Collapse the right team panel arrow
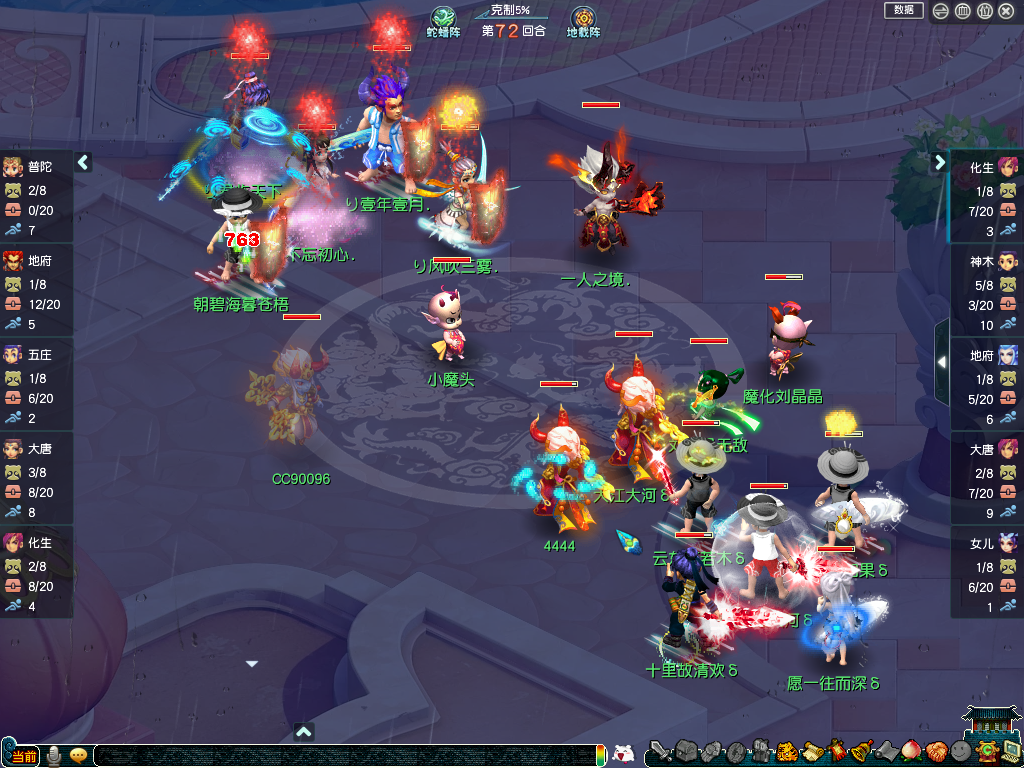This screenshot has width=1024, height=768. (x=940, y=162)
